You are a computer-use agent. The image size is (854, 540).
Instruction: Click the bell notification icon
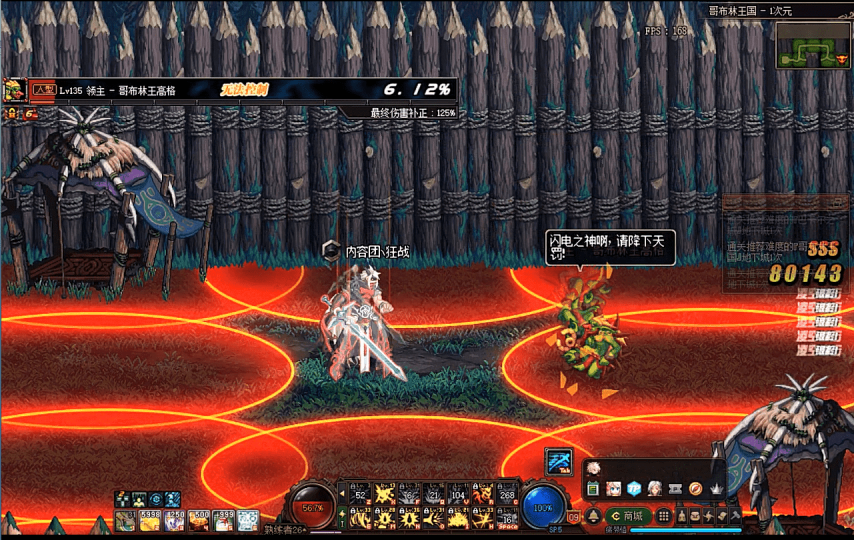coord(593,516)
